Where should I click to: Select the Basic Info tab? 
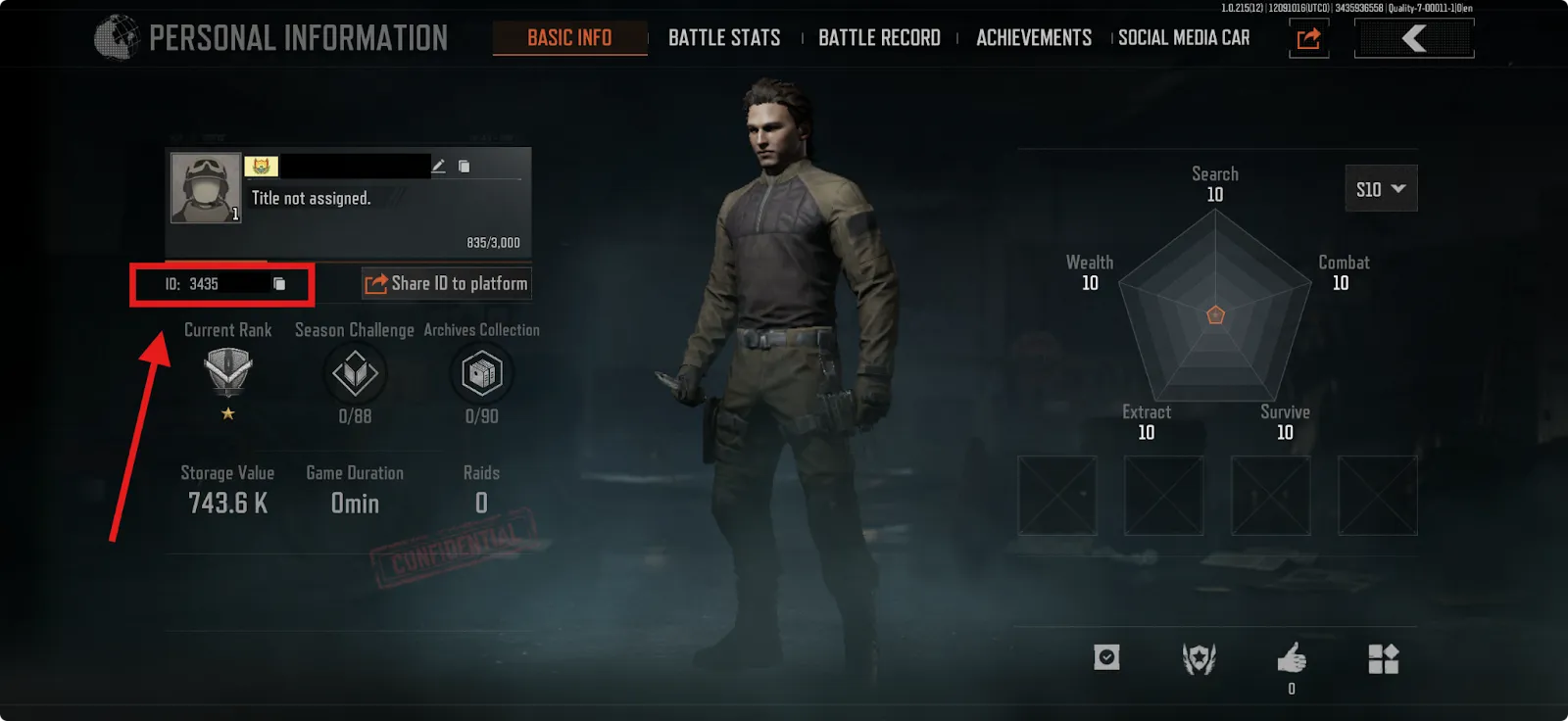pyautogui.click(x=569, y=38)
